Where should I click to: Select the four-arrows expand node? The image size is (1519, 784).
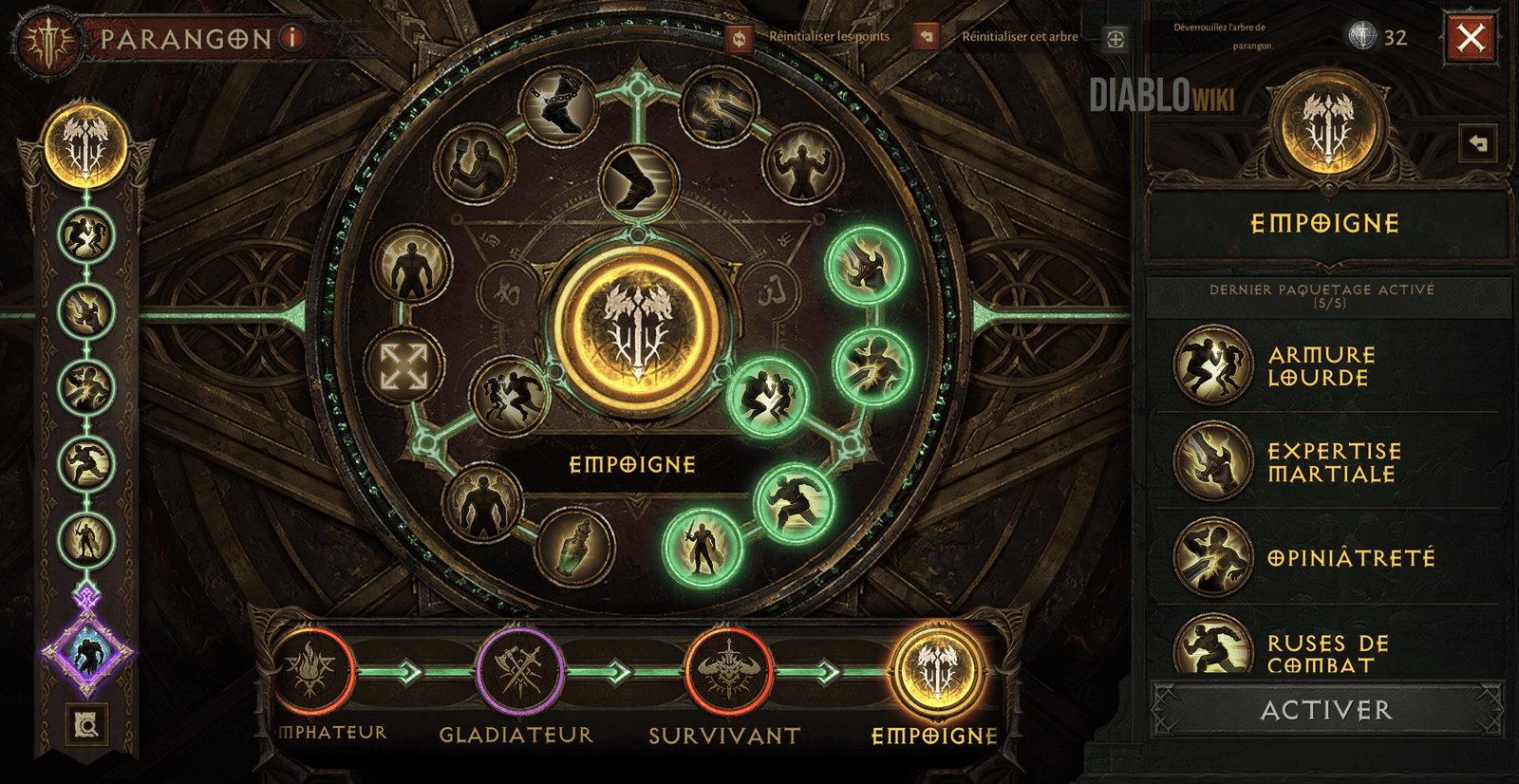click(403, 366)
